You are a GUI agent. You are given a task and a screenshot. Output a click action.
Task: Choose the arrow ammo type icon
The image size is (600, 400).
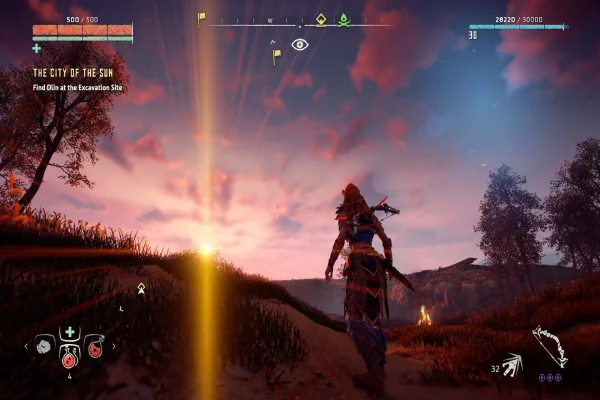[511, 365]
